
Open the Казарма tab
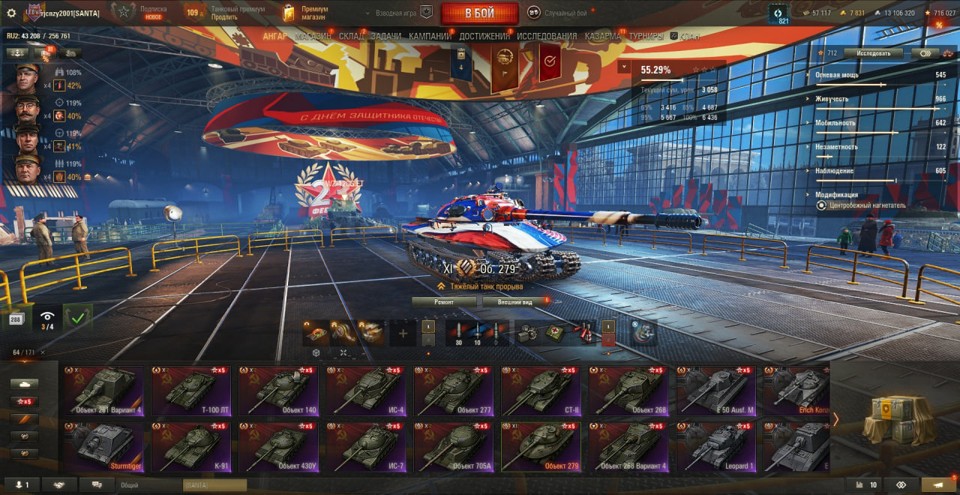click(604, 36)
